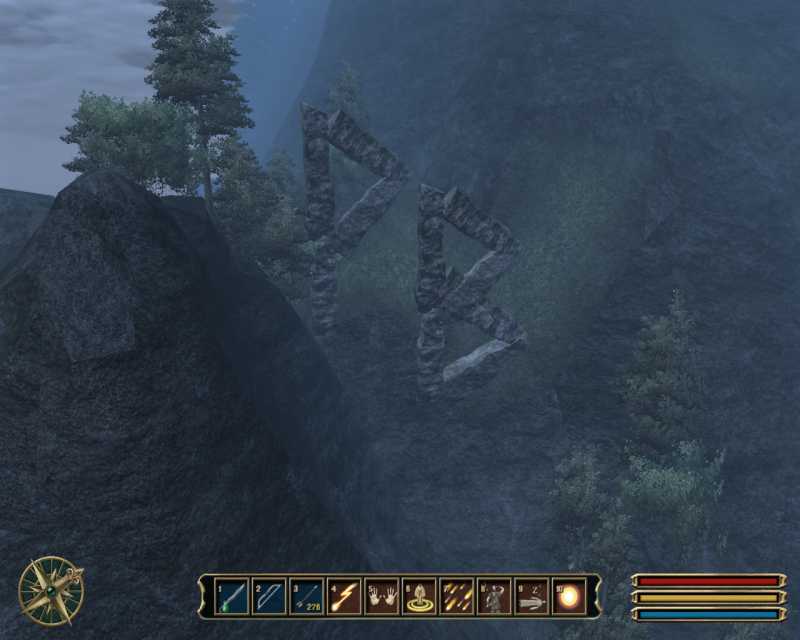The width and height of the screenshot is (800, 640).
Task: Activate the lightning bolt spell icon
Action: 343,597
